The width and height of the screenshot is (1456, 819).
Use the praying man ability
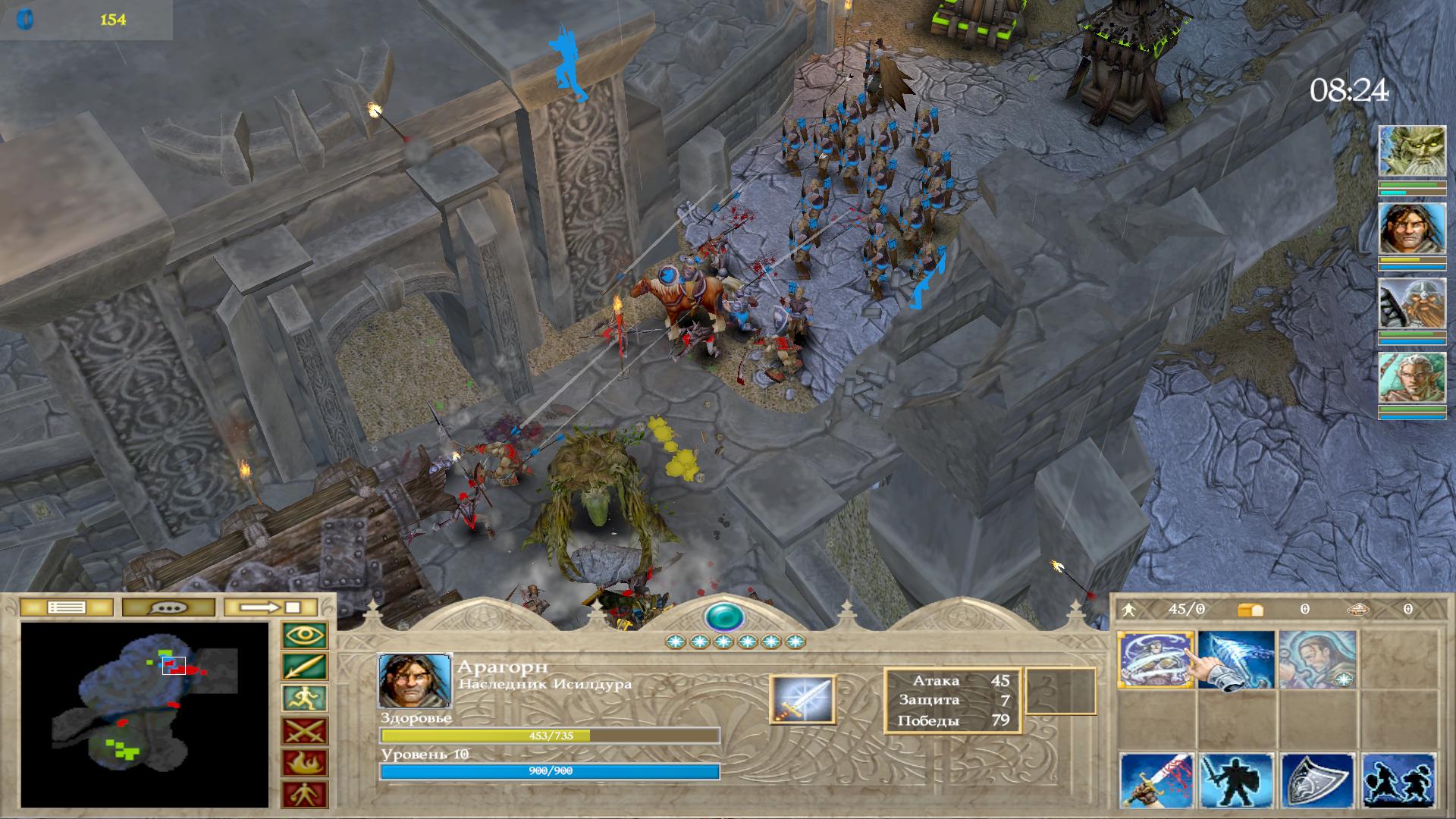click(x=1316, y=660)
